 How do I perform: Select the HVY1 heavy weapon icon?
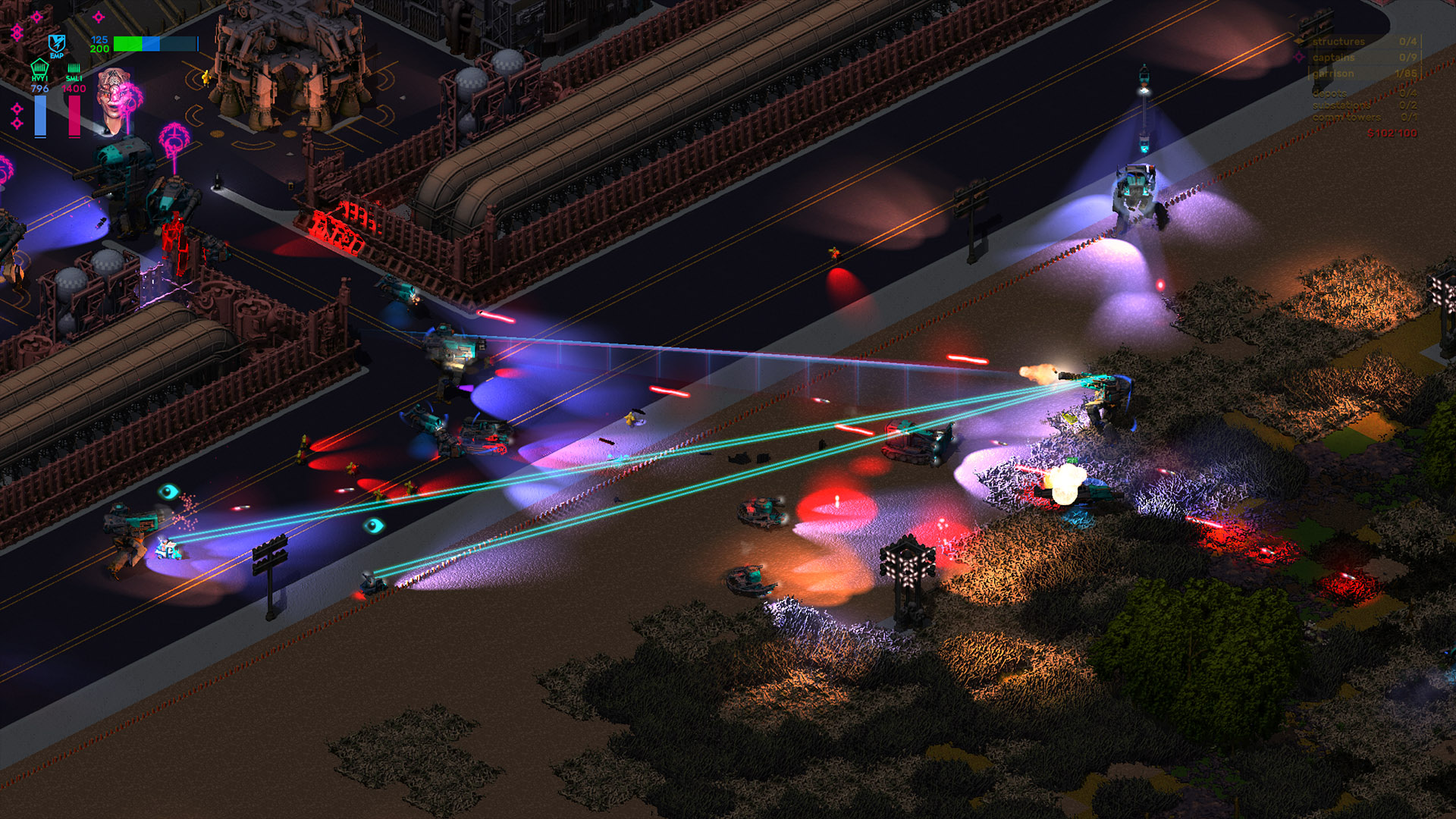39,68
